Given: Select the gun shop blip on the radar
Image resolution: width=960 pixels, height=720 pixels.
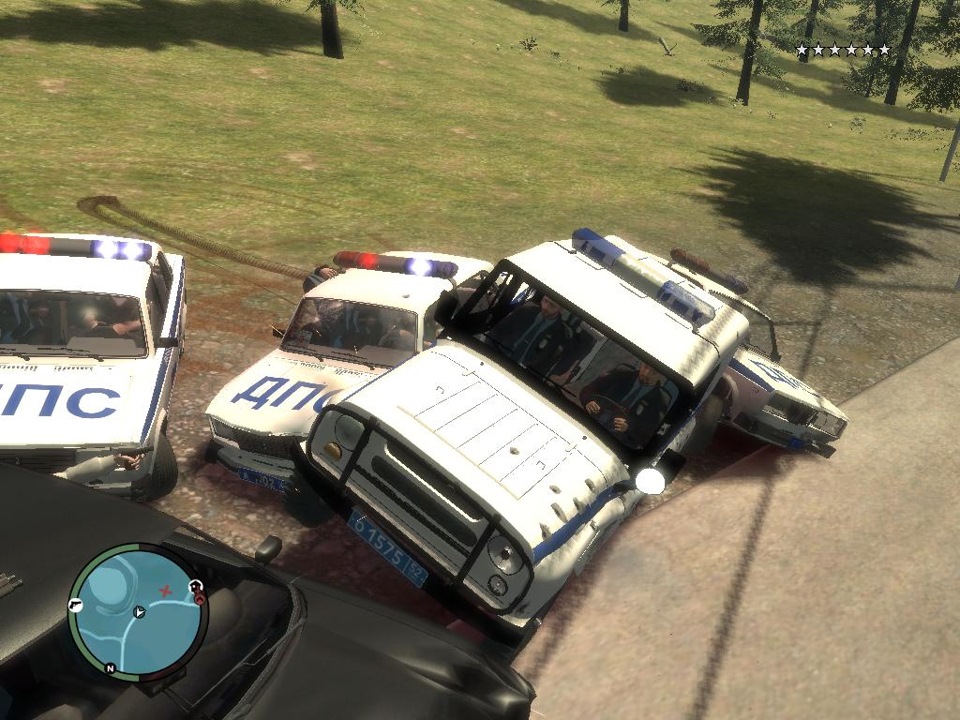Looking at the screenshot, I should tap(75, 605).
